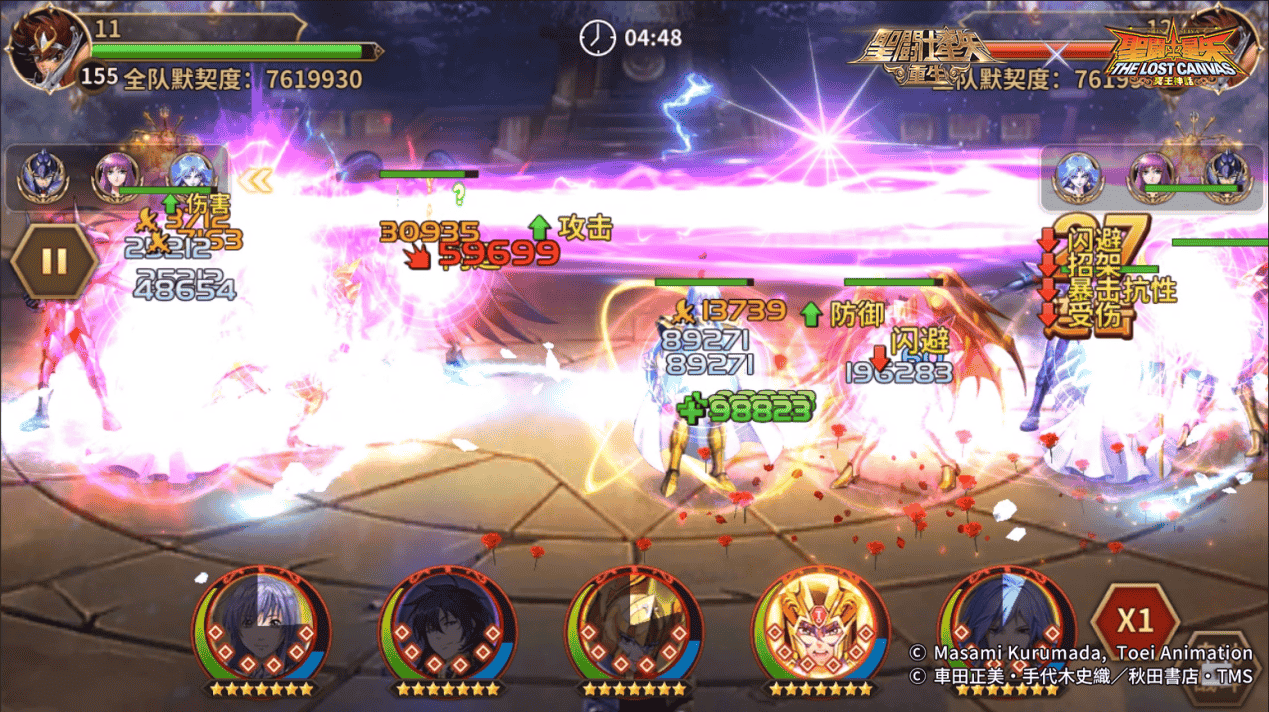Use the glowing golden-masked hero's skill

pos(820,630)
